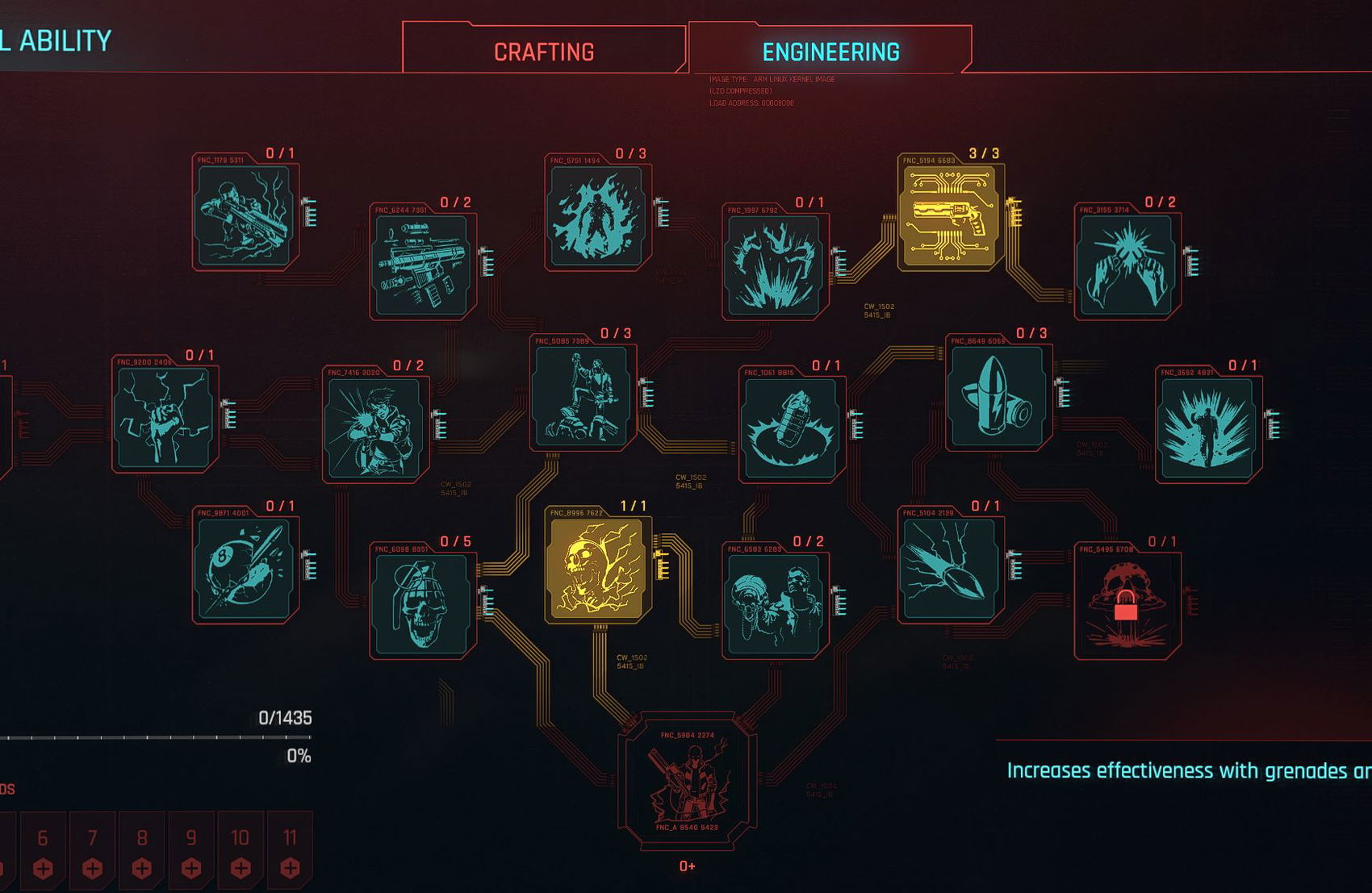Select the golden flaming skull perk
Screen dimensions: 1372x893
point(597,569)
